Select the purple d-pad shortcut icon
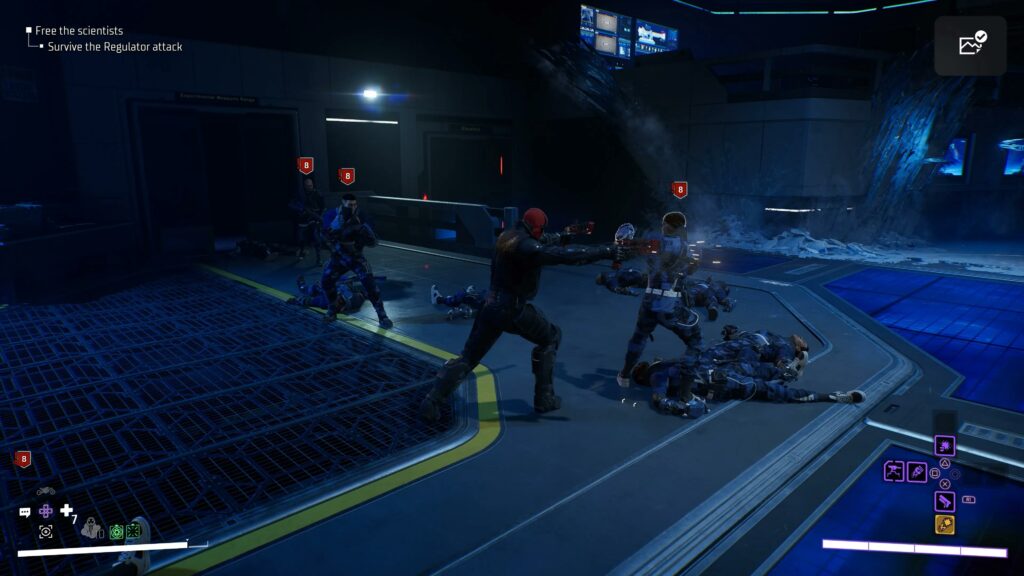This screenshot has height=576, width=1024. click(46, 511)
